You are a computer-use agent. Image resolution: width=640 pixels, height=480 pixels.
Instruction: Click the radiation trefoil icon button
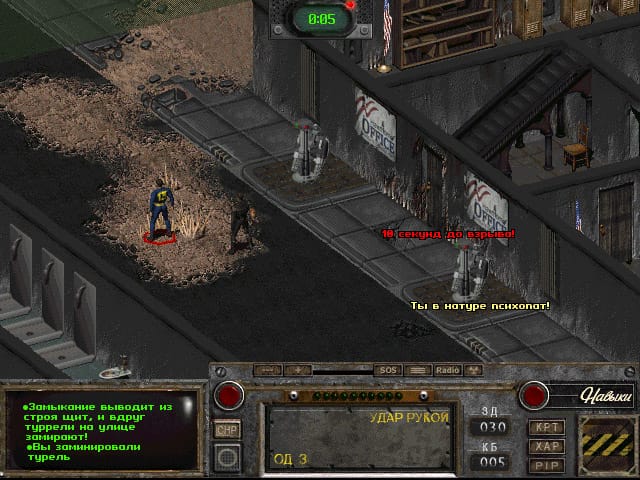[x=473, y=370]
